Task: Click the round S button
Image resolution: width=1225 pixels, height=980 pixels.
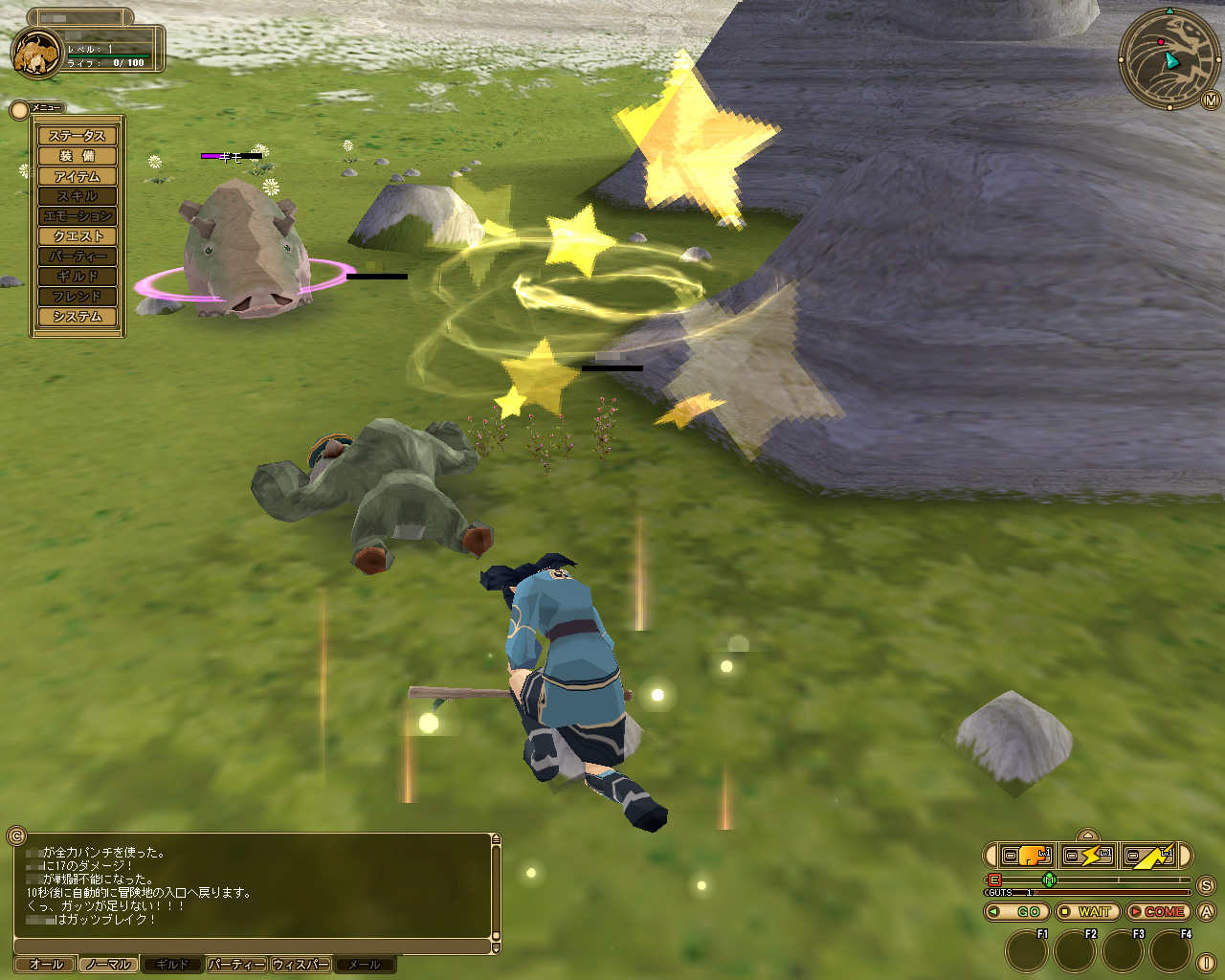Action: (1206, 886)
